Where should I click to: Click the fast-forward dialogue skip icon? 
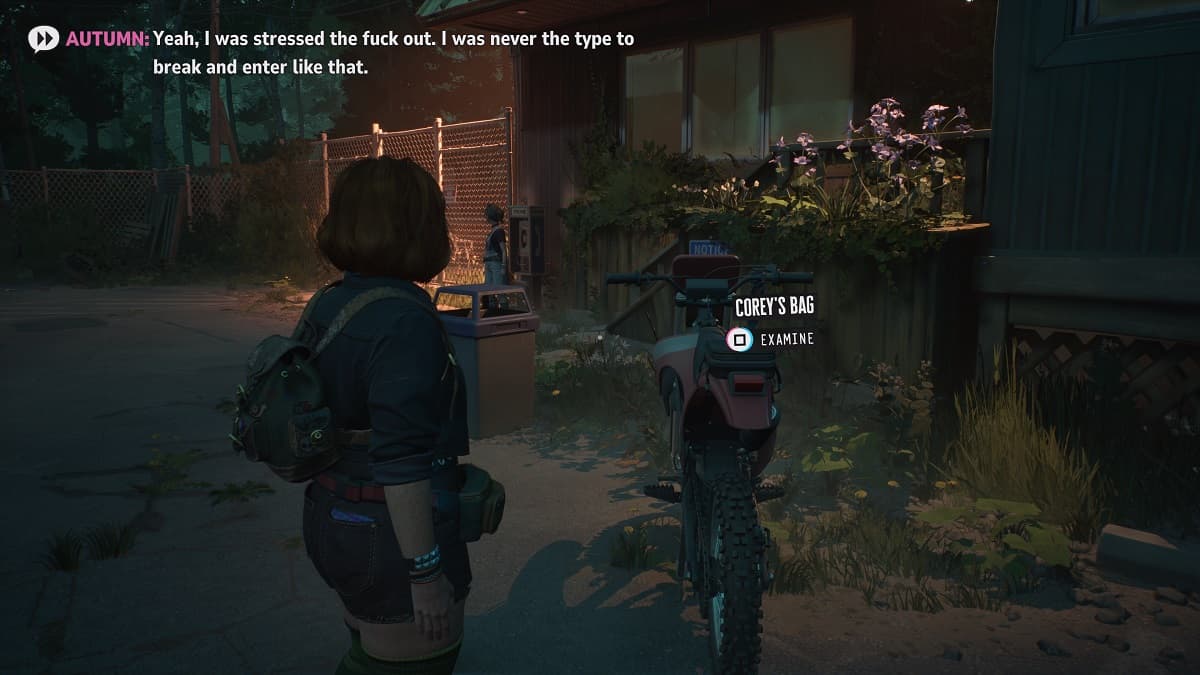coord(44,39)
